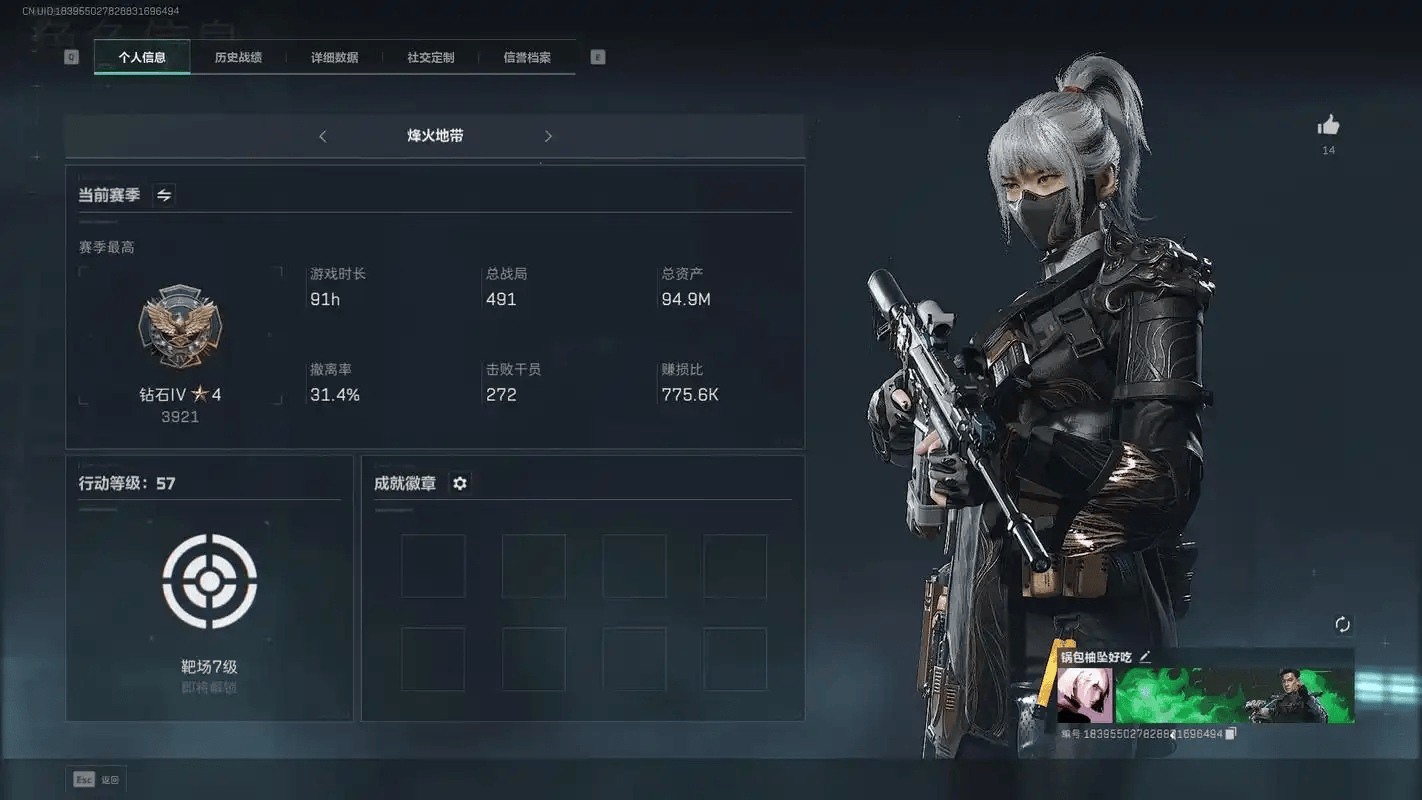Viewport: 1422px width, 800px height.
Task: Click the right arrow beside 烽火地带
Action: pos(548,136)
